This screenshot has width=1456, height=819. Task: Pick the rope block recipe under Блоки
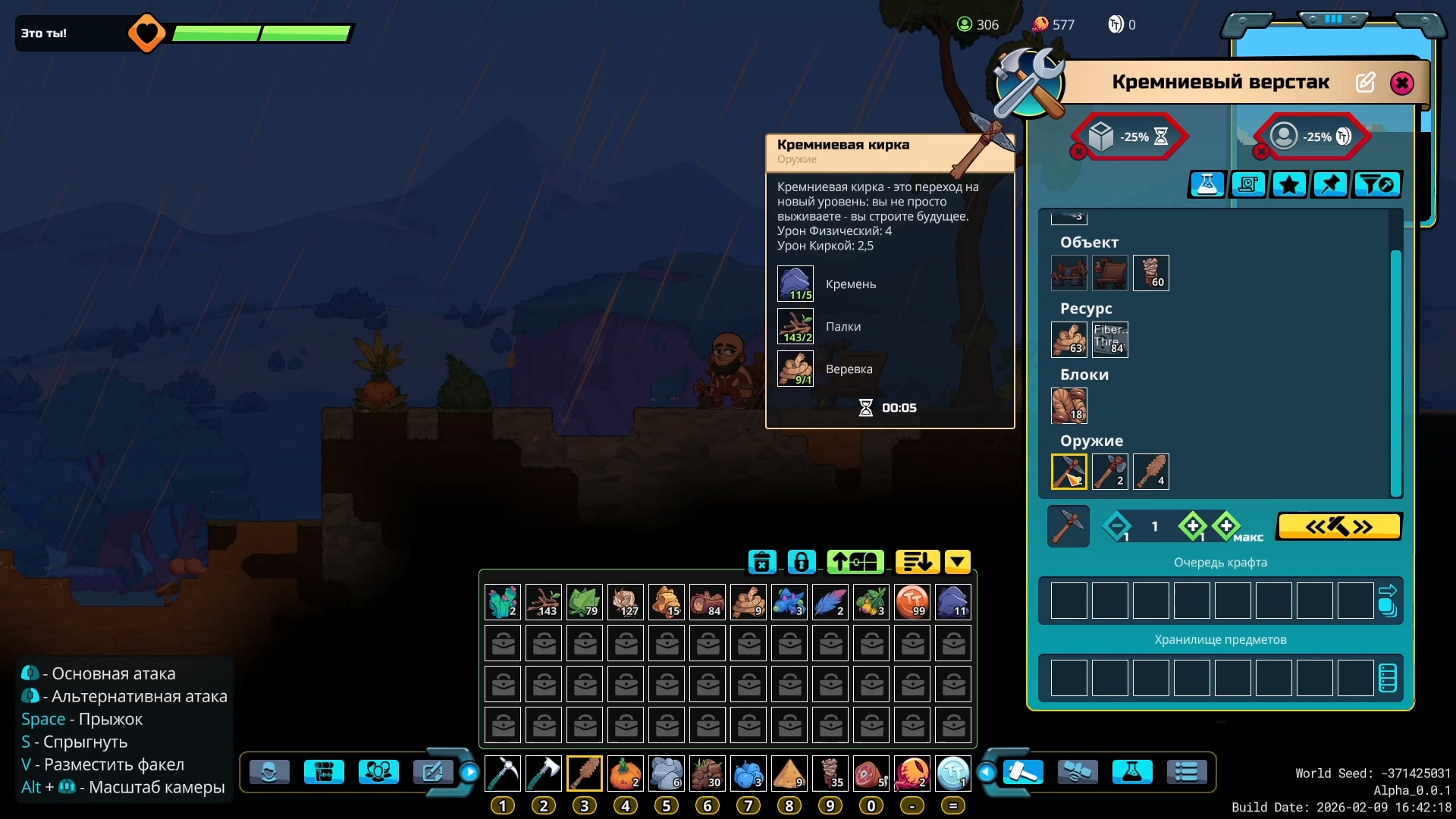(1069, 406)
